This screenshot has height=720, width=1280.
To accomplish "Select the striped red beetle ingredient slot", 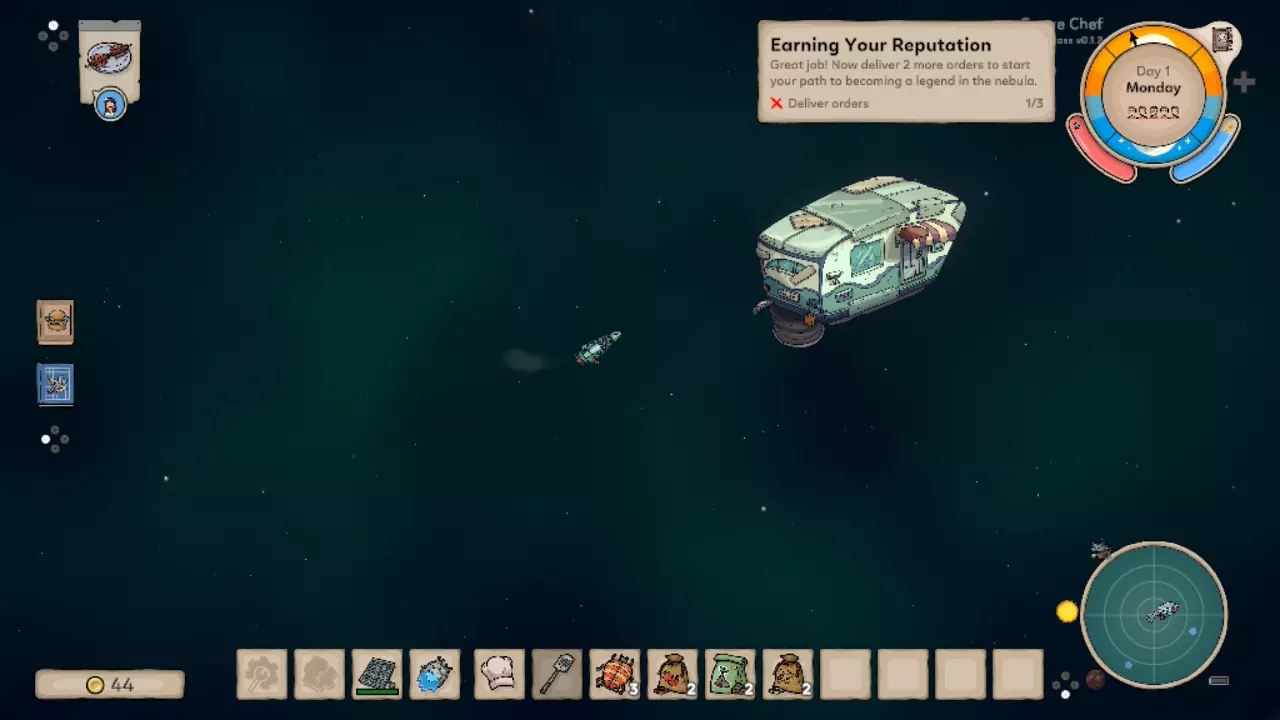I will point(615,674).
